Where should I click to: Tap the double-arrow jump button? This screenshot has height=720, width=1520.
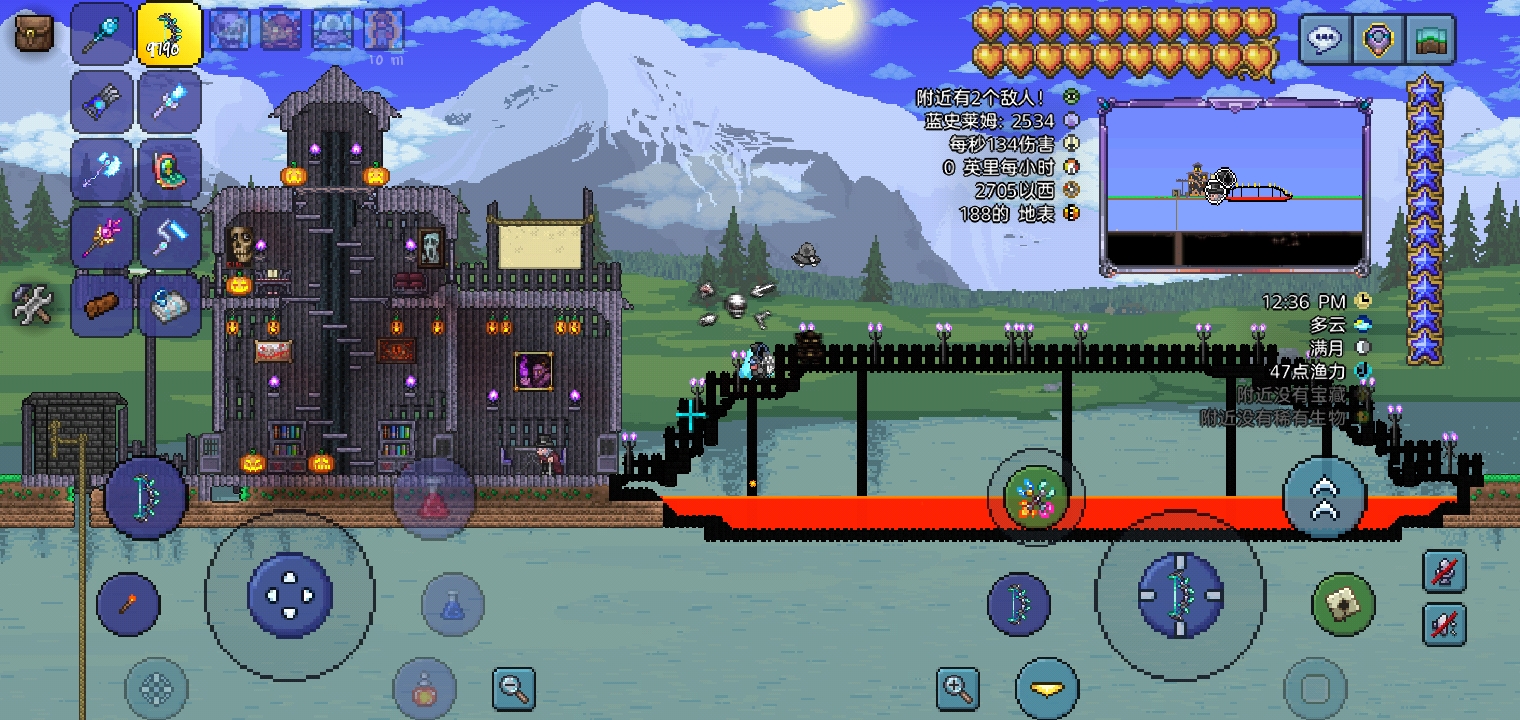tap(1324, 497)
